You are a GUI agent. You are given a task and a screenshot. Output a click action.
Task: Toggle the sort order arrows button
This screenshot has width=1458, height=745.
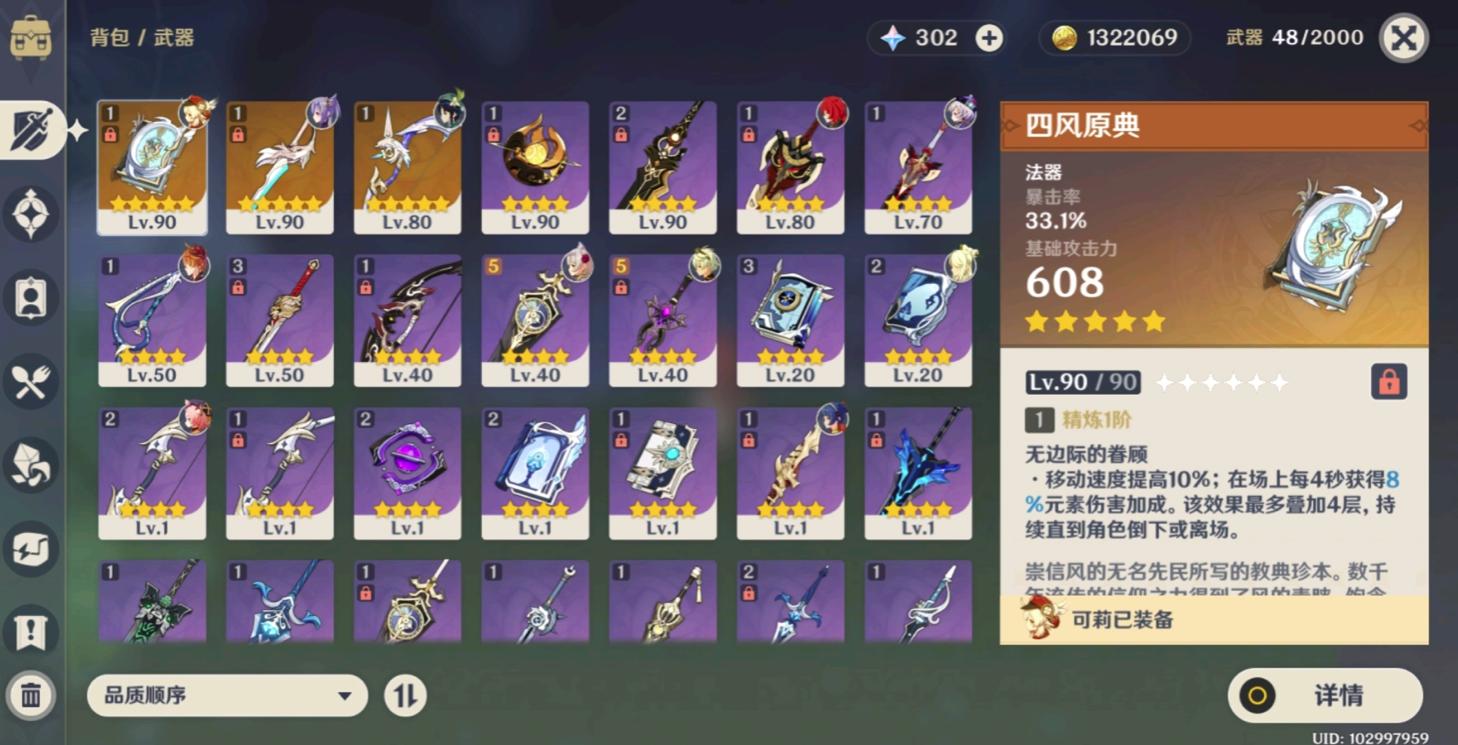click(x=405, y=696)
